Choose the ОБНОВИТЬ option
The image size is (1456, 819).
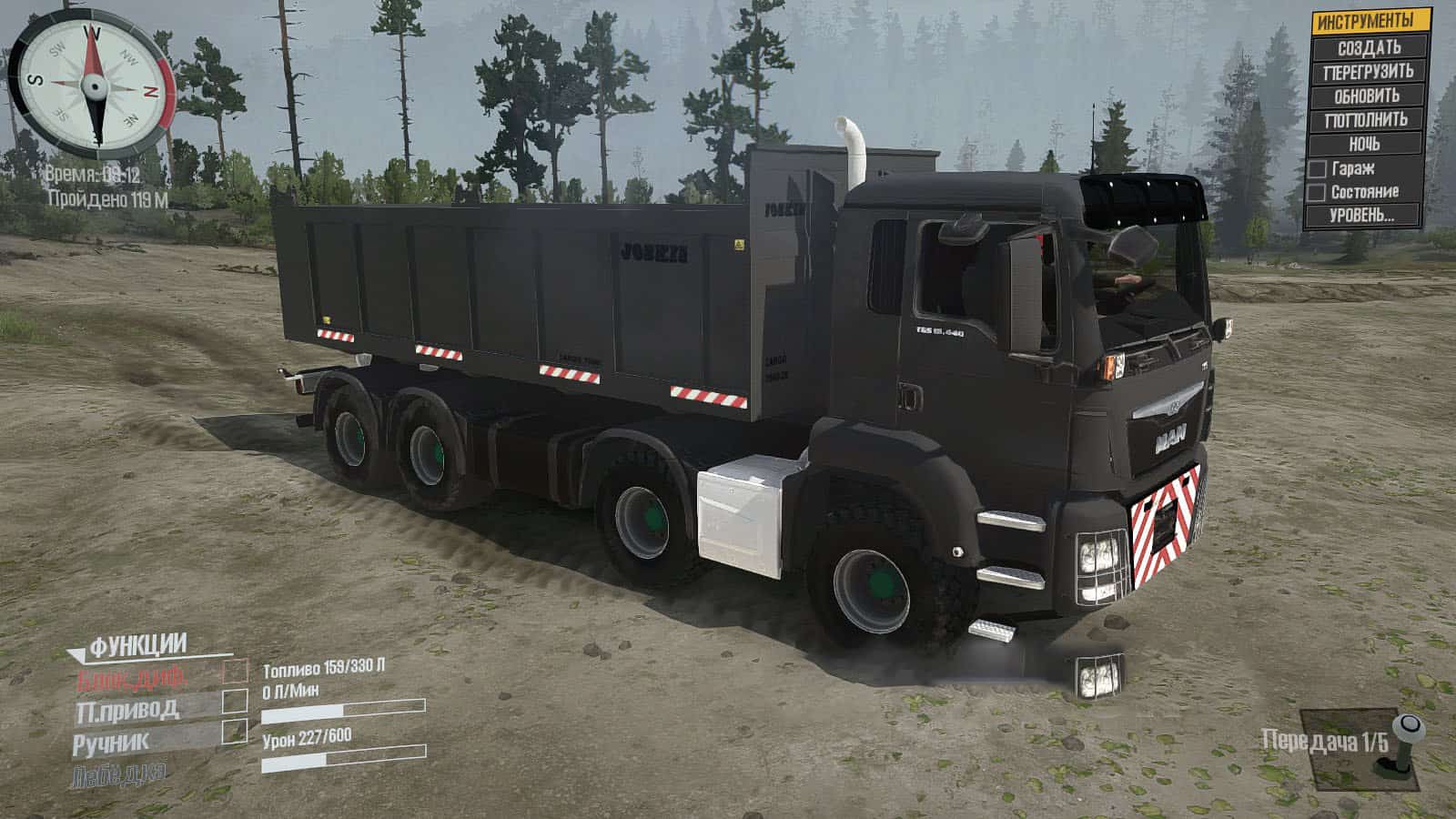click(1367, 96)
